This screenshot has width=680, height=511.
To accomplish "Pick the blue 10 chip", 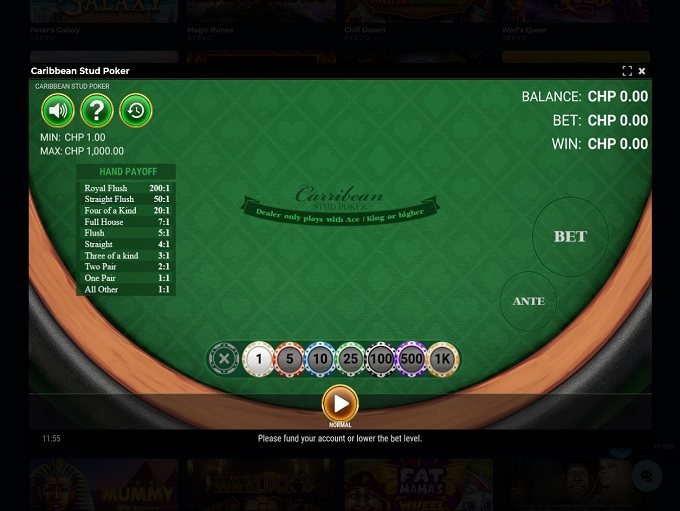I will pyautogui.click(x=320, y=358).
